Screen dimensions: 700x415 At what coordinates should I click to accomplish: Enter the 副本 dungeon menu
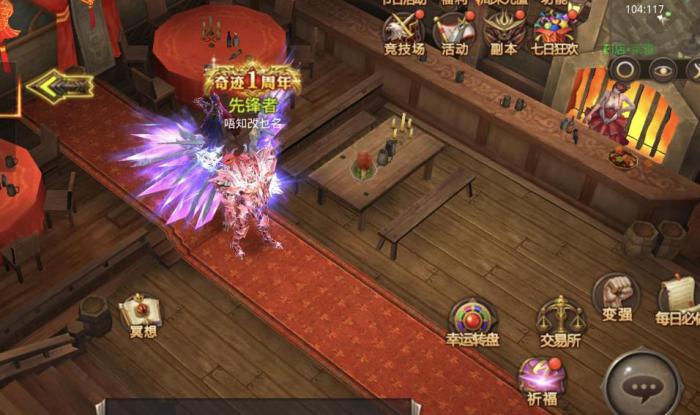[x=505, y=29]
